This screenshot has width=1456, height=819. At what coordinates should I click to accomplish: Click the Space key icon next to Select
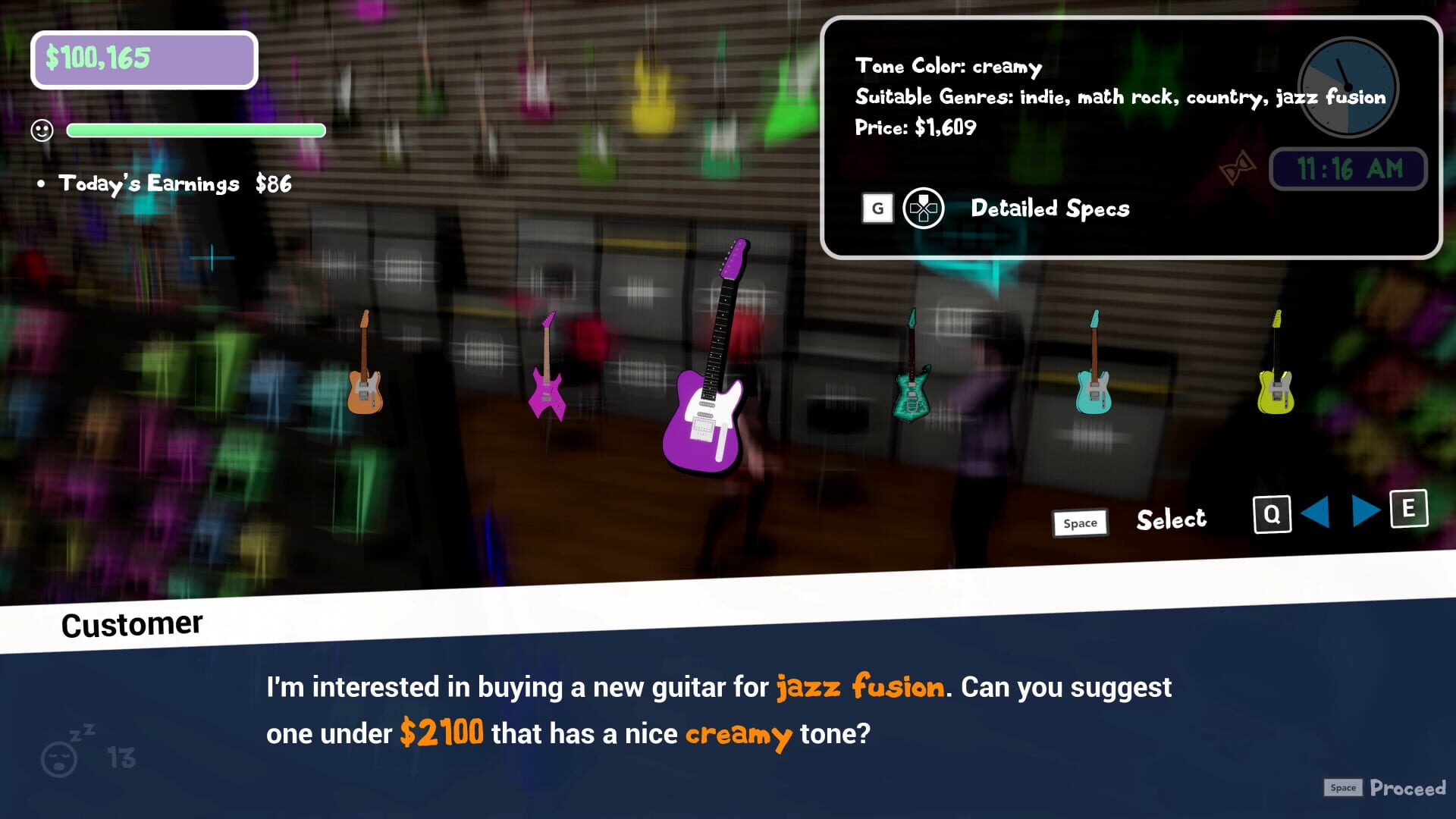tap(1080, 522)
